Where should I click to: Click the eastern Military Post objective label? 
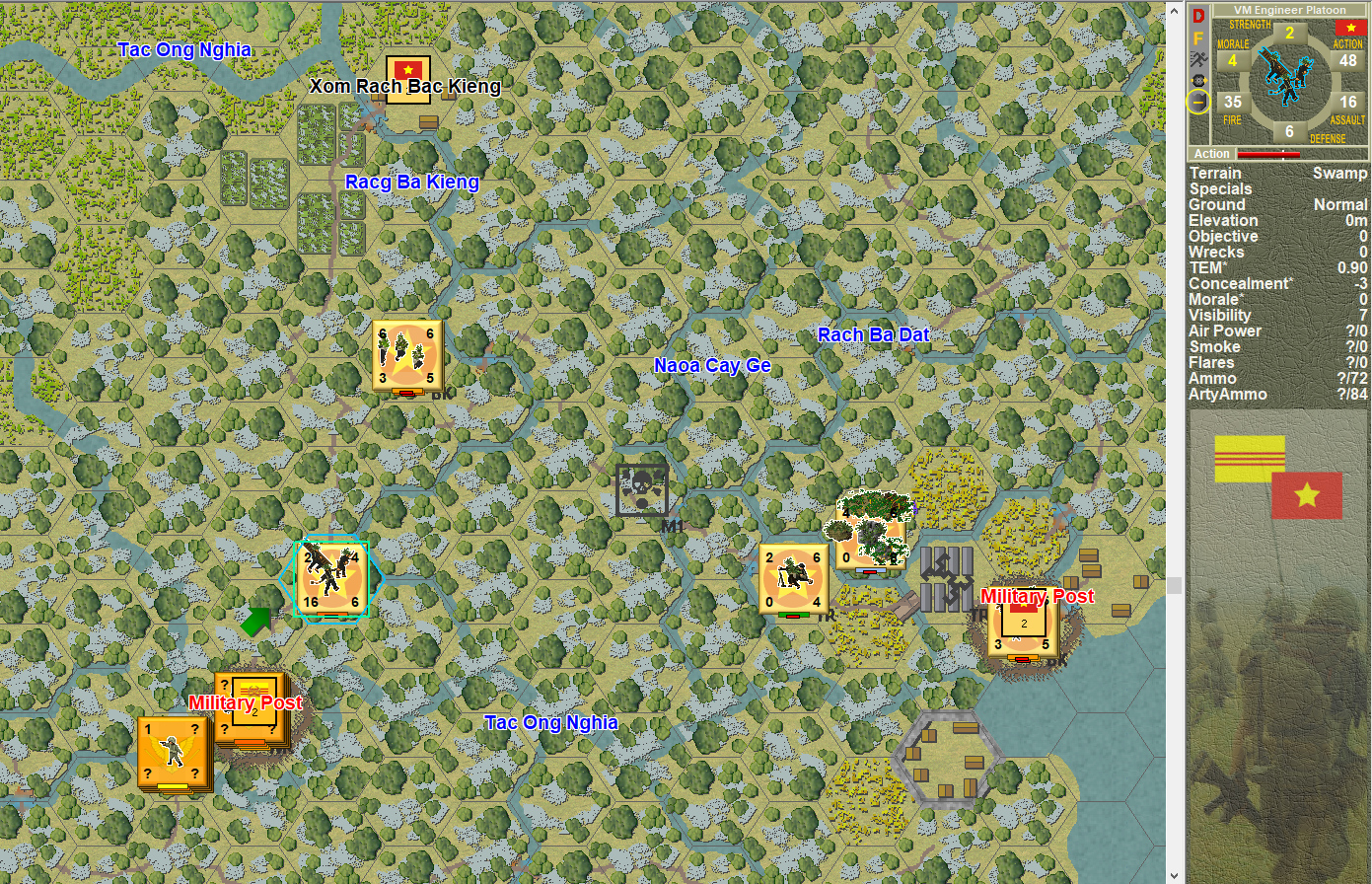point(1037,597)
